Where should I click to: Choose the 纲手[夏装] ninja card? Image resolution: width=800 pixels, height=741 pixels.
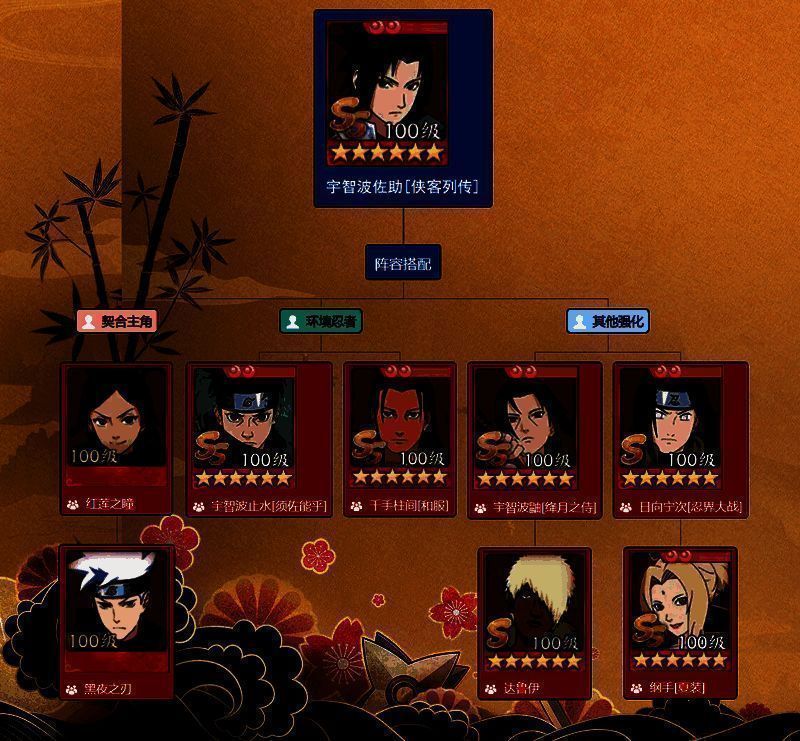[680, 621]
